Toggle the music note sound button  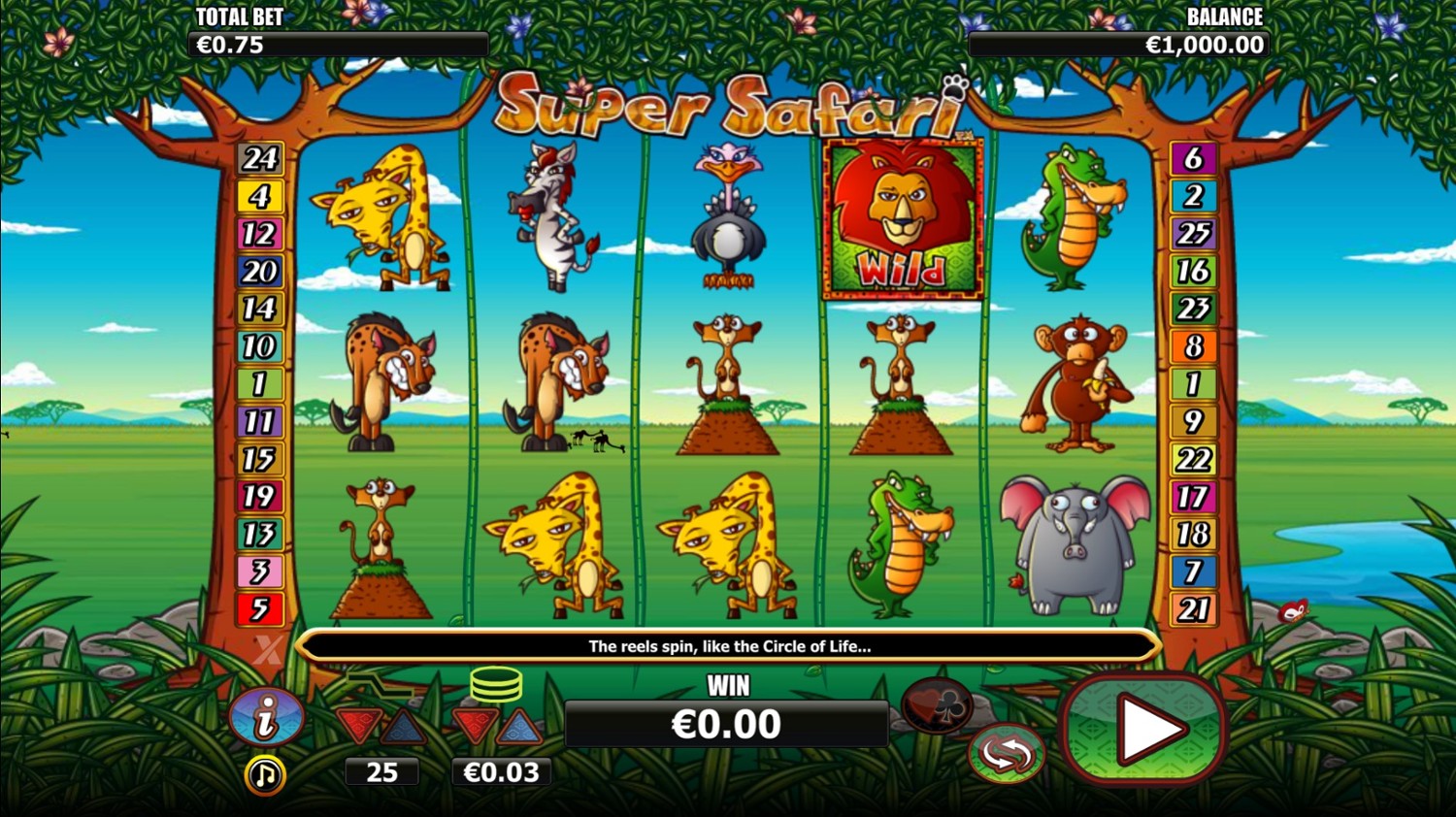264,775
